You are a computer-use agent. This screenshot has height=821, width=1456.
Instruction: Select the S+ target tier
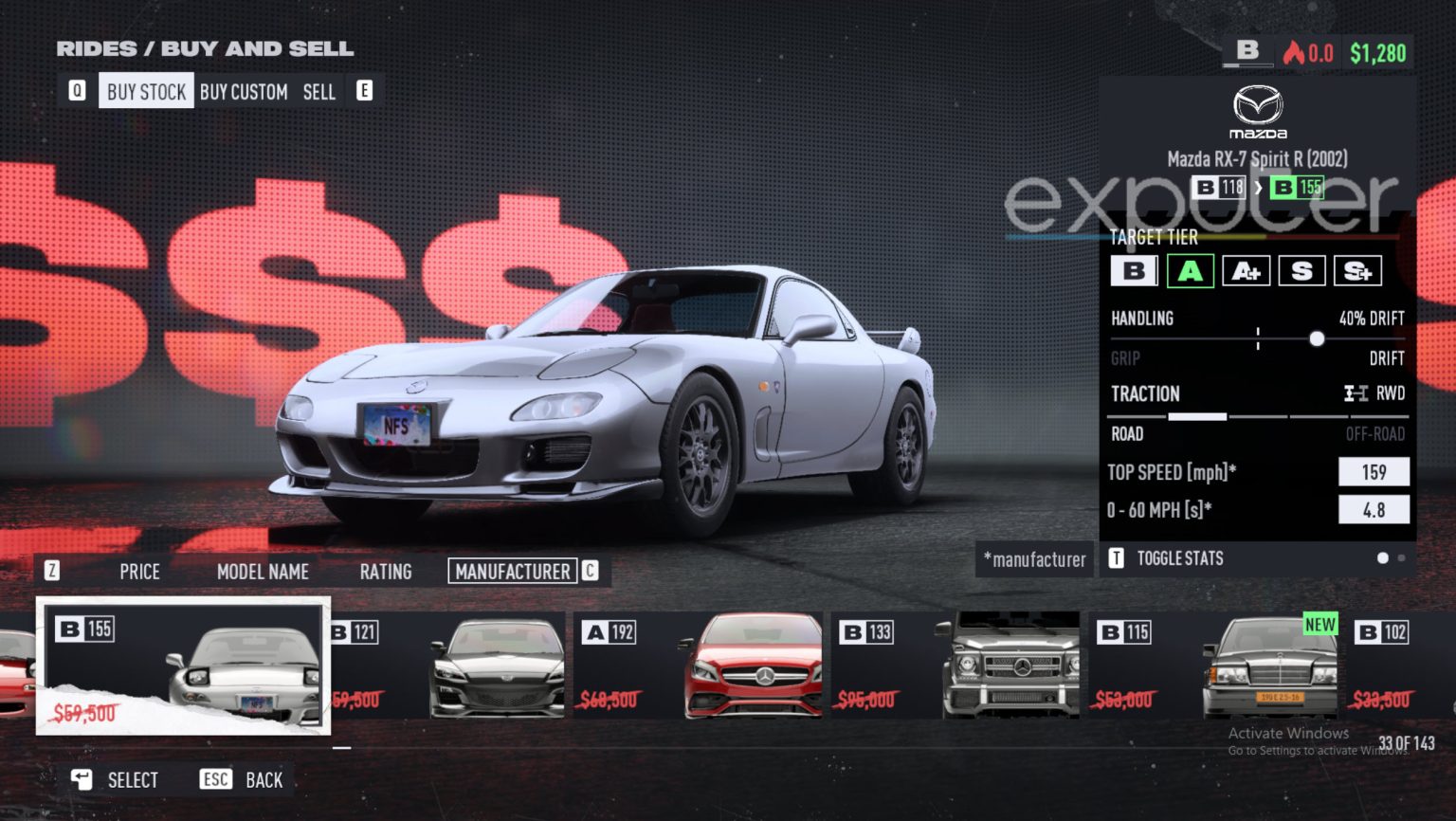1359,271
